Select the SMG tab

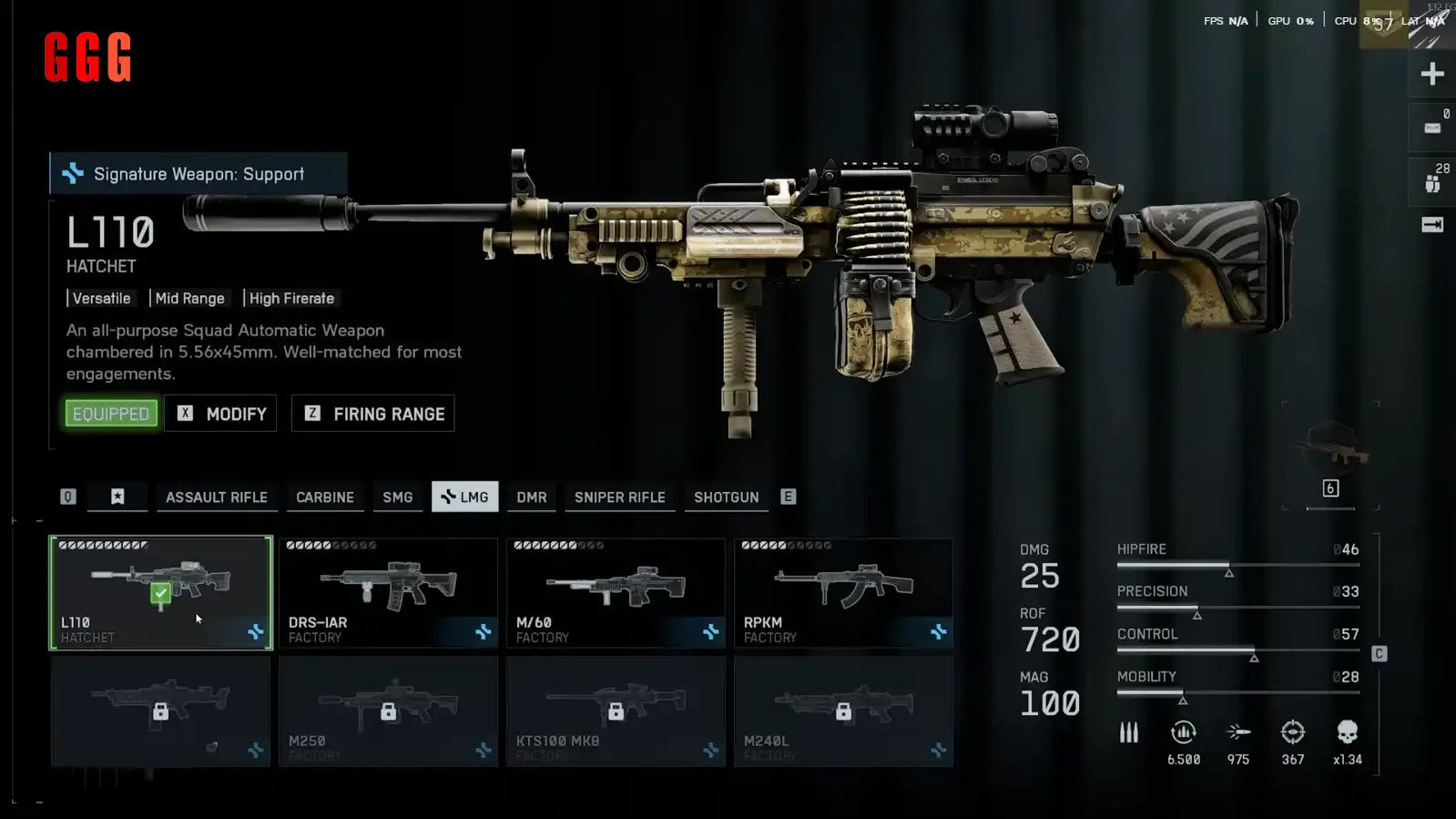(x=397, y=497)
